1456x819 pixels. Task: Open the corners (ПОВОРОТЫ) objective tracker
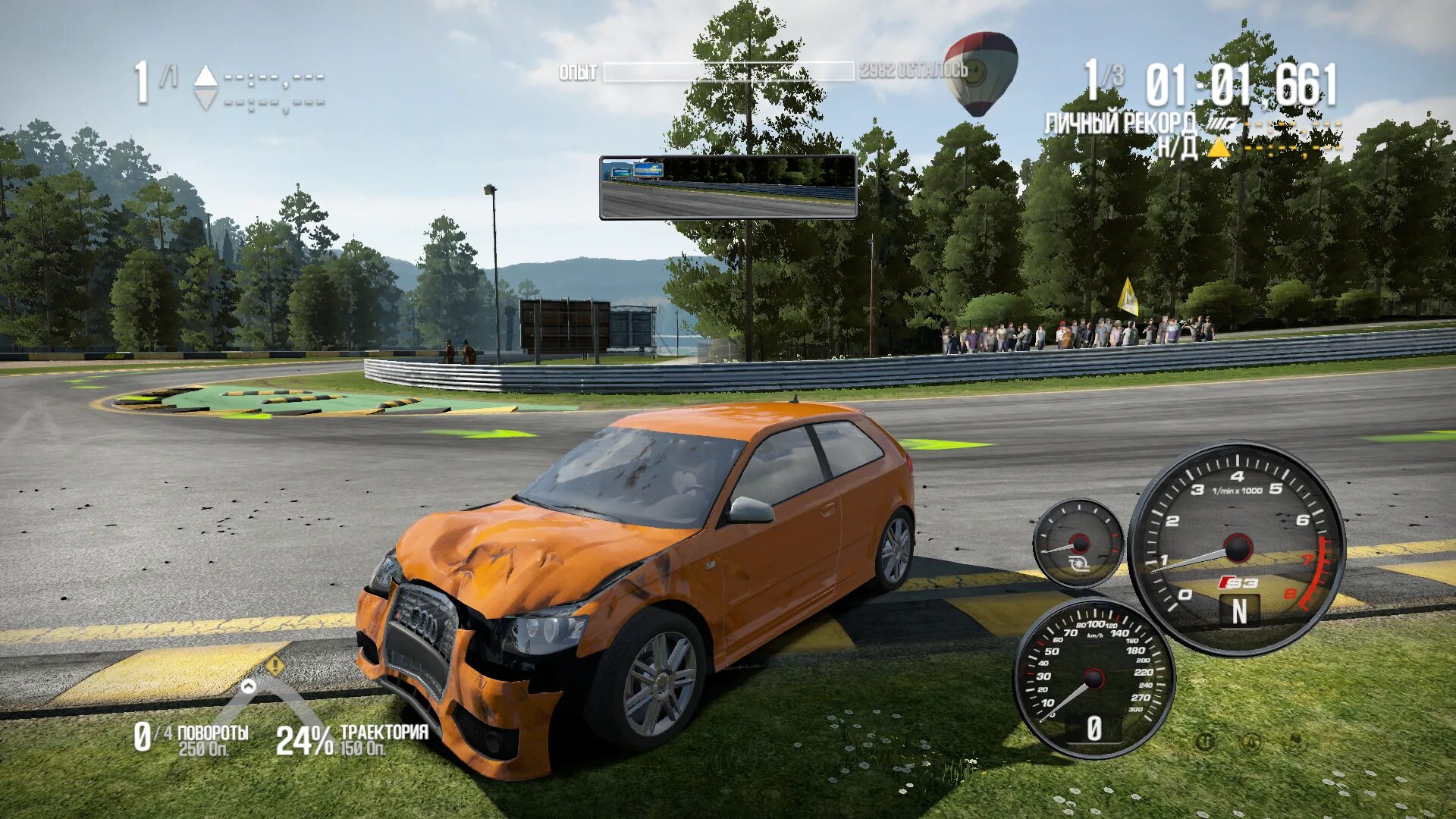[192, 739]
